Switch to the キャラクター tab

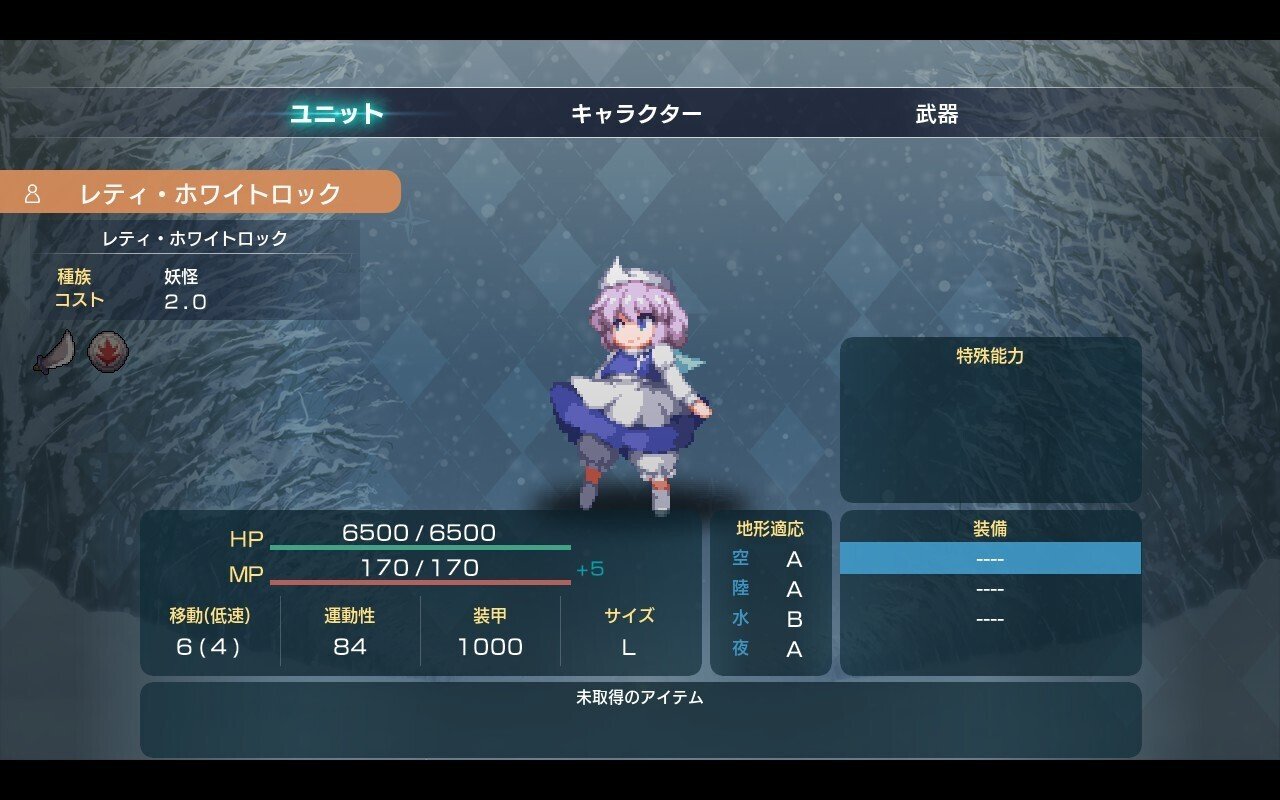637,112
